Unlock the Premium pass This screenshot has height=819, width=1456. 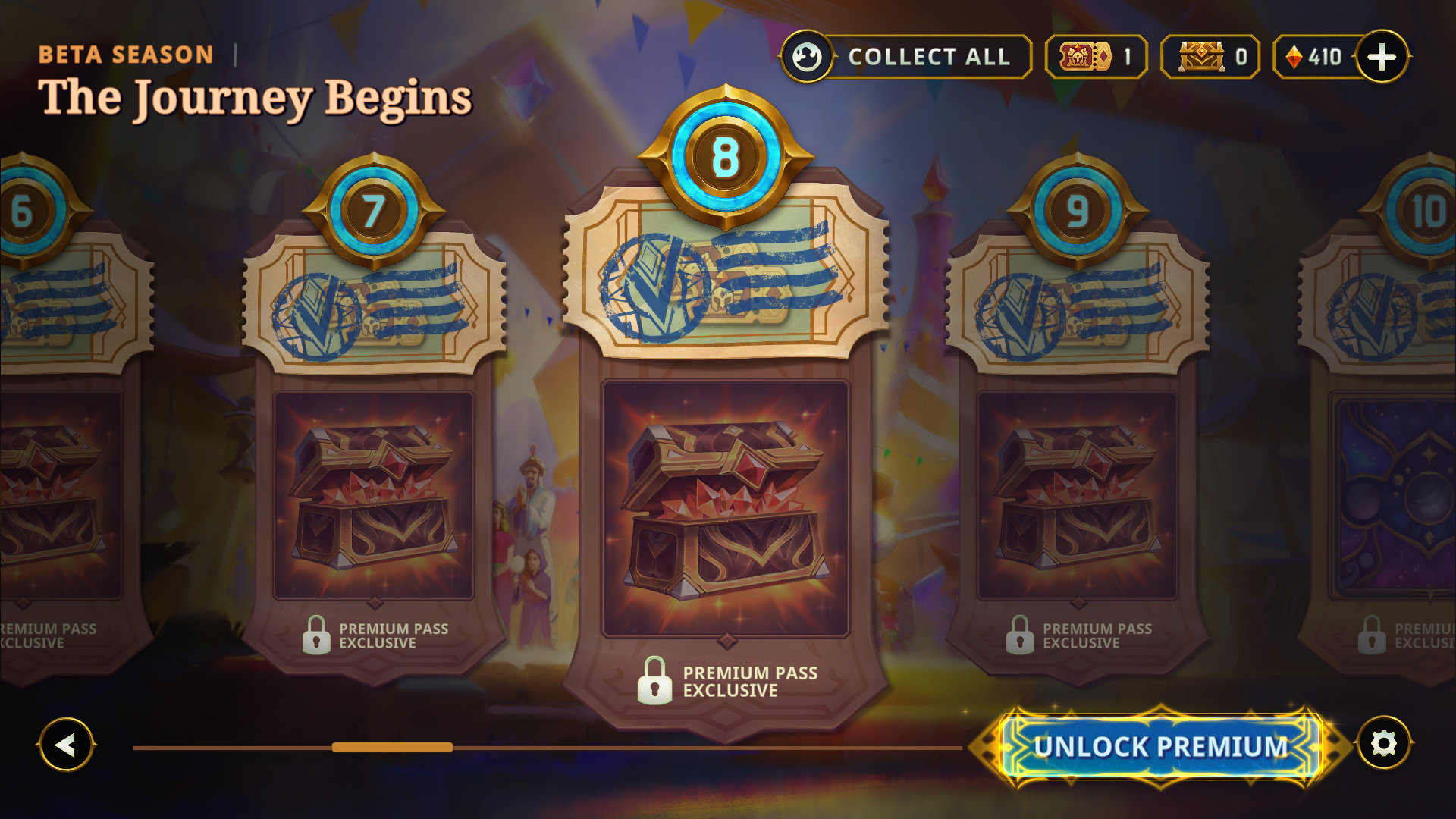tap(1160, 746)
